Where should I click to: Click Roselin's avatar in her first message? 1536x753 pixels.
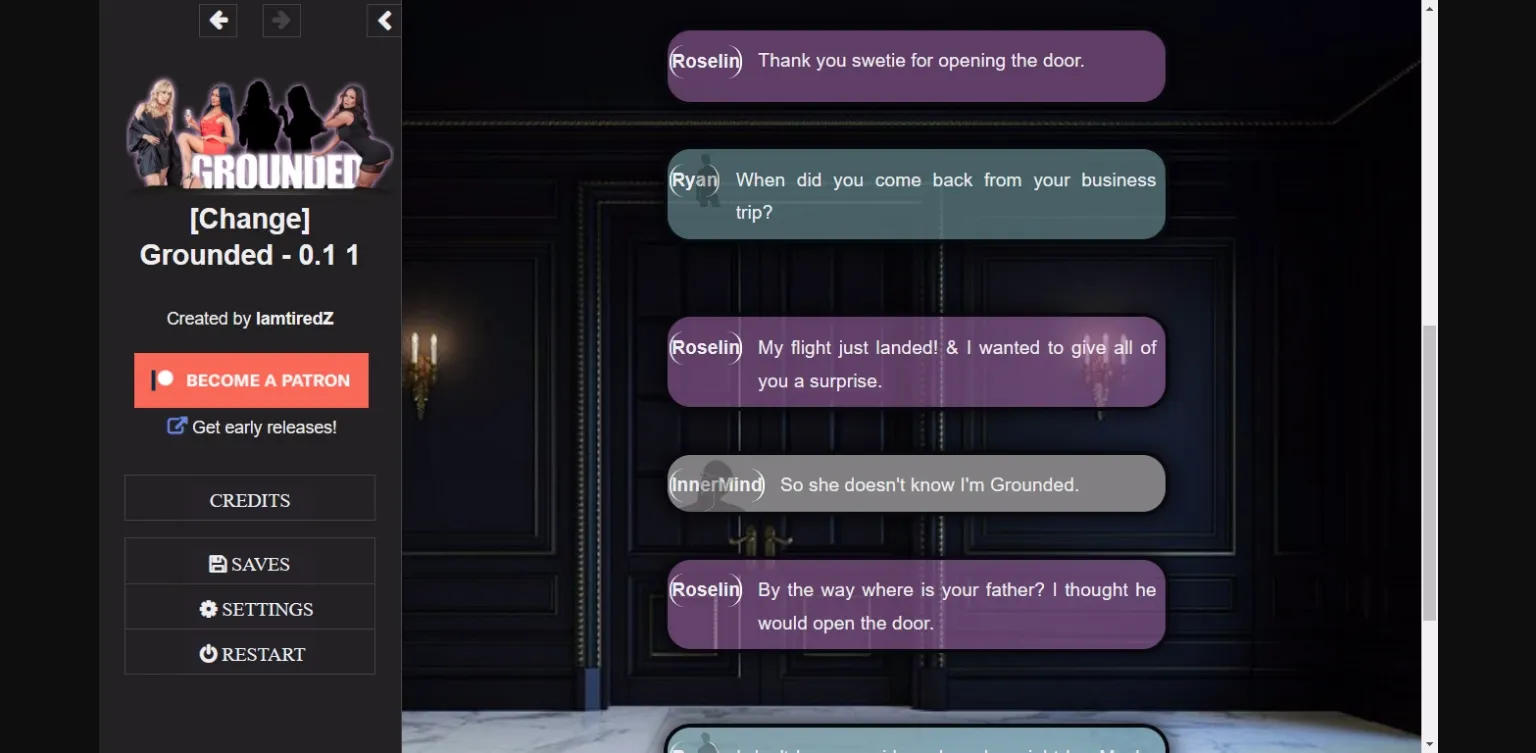point(705,61)
